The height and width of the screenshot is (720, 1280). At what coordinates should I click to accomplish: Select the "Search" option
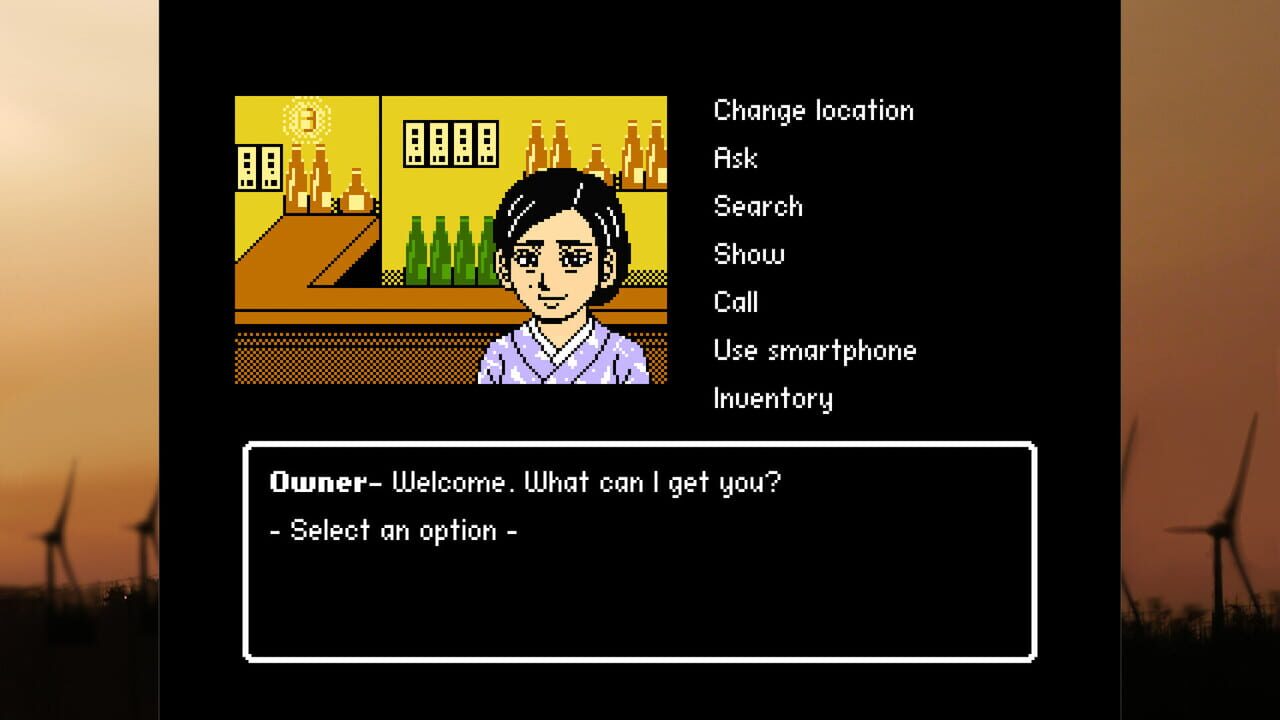click(758, 206)
